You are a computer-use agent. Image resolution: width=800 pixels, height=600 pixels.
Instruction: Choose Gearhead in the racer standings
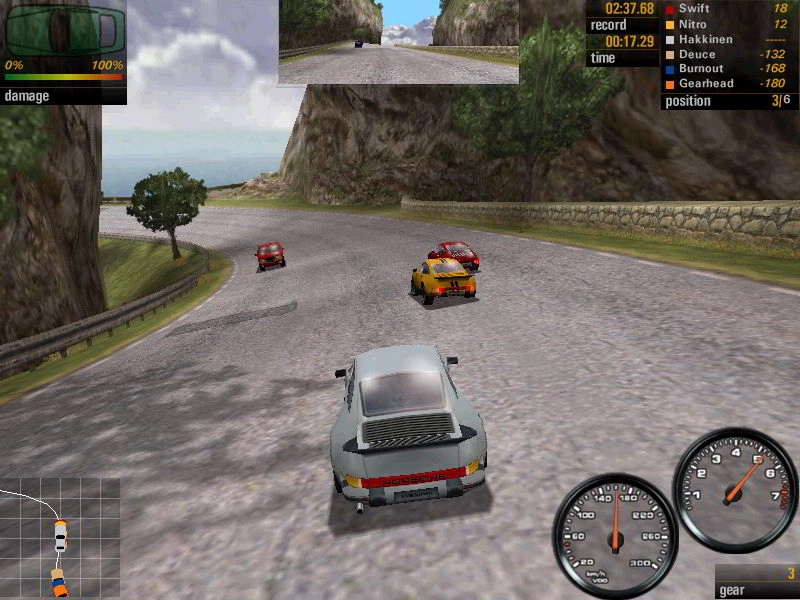coord(704,84)
